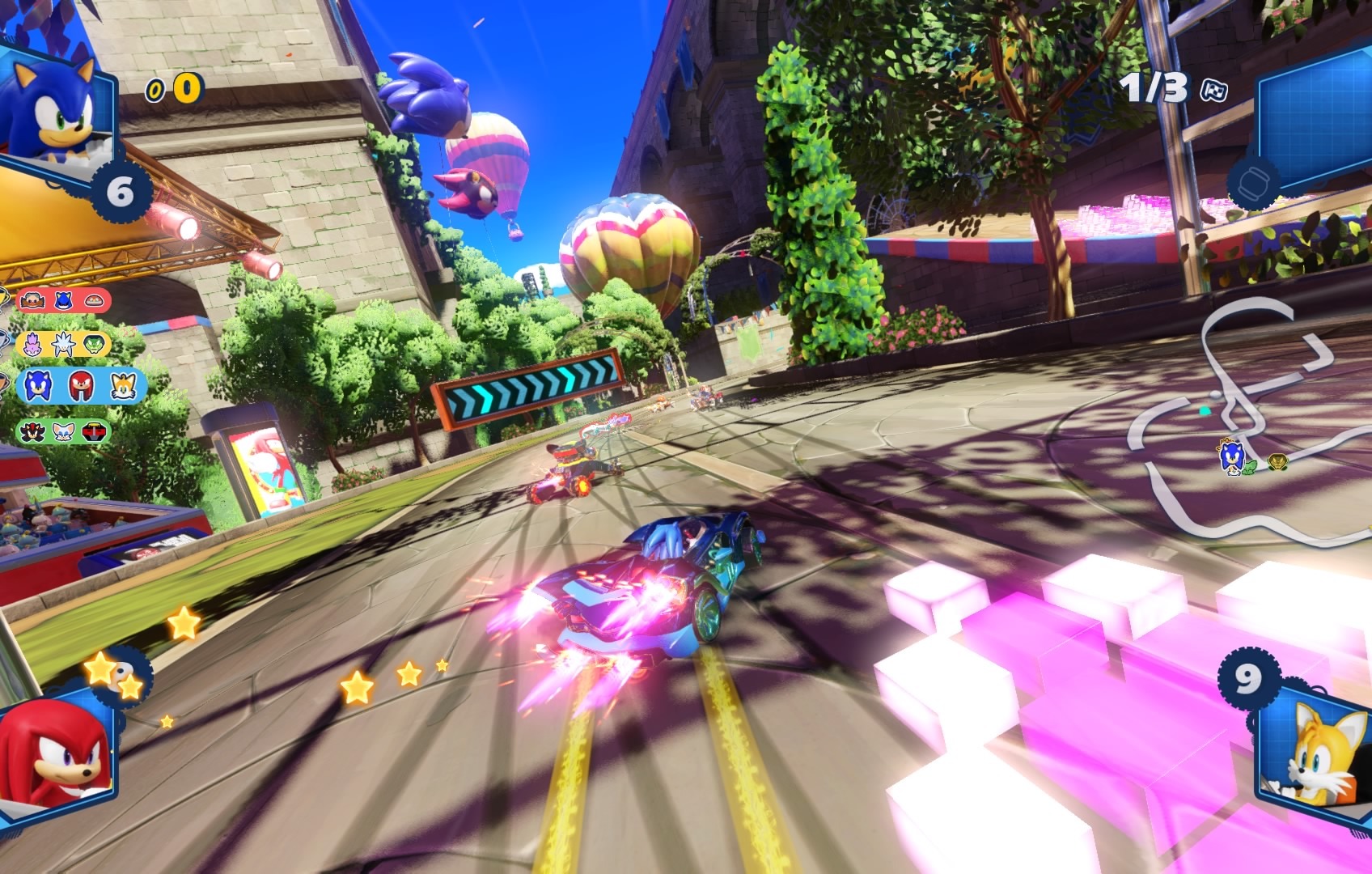Click Sonic's marker on the minimap
The height and width of the screenshot is (874, 1372).
[x=1230, y=457]
